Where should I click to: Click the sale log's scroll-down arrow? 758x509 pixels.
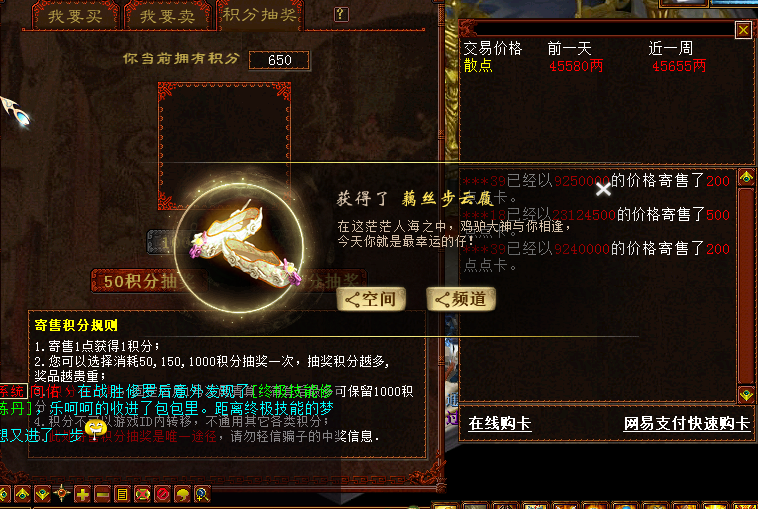746,394
